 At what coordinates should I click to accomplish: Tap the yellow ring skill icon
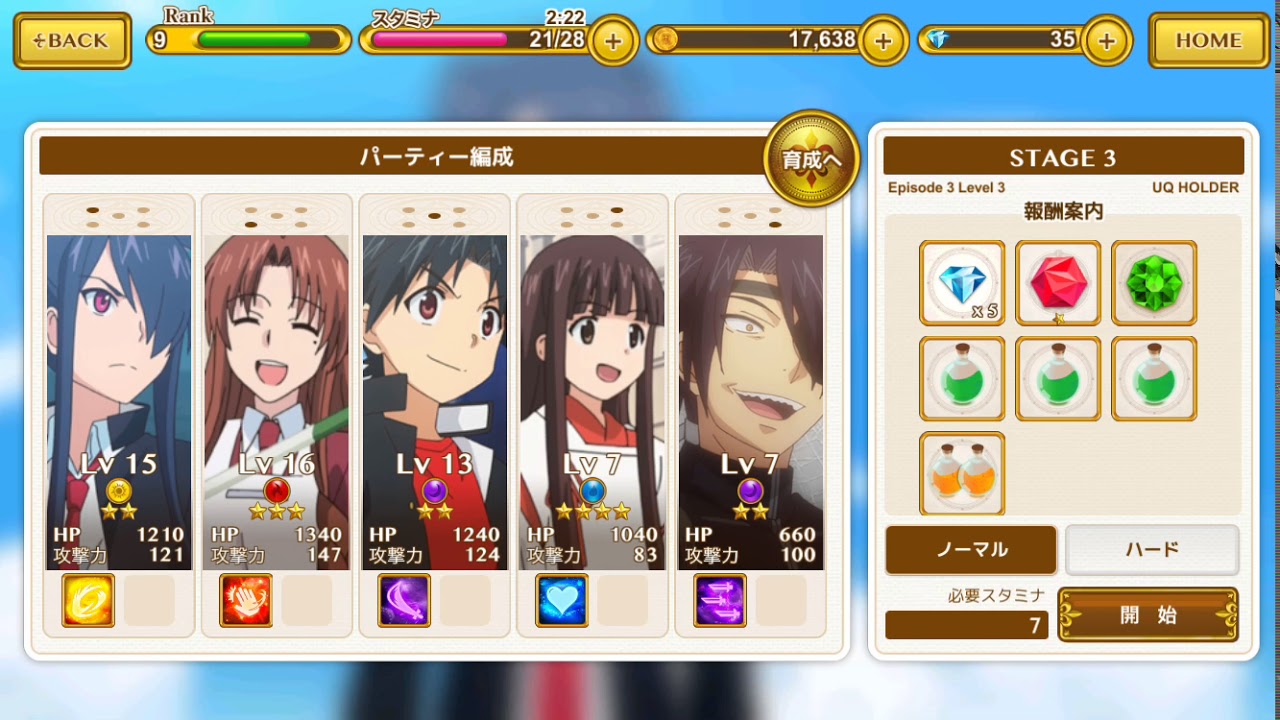click(88, 600)
